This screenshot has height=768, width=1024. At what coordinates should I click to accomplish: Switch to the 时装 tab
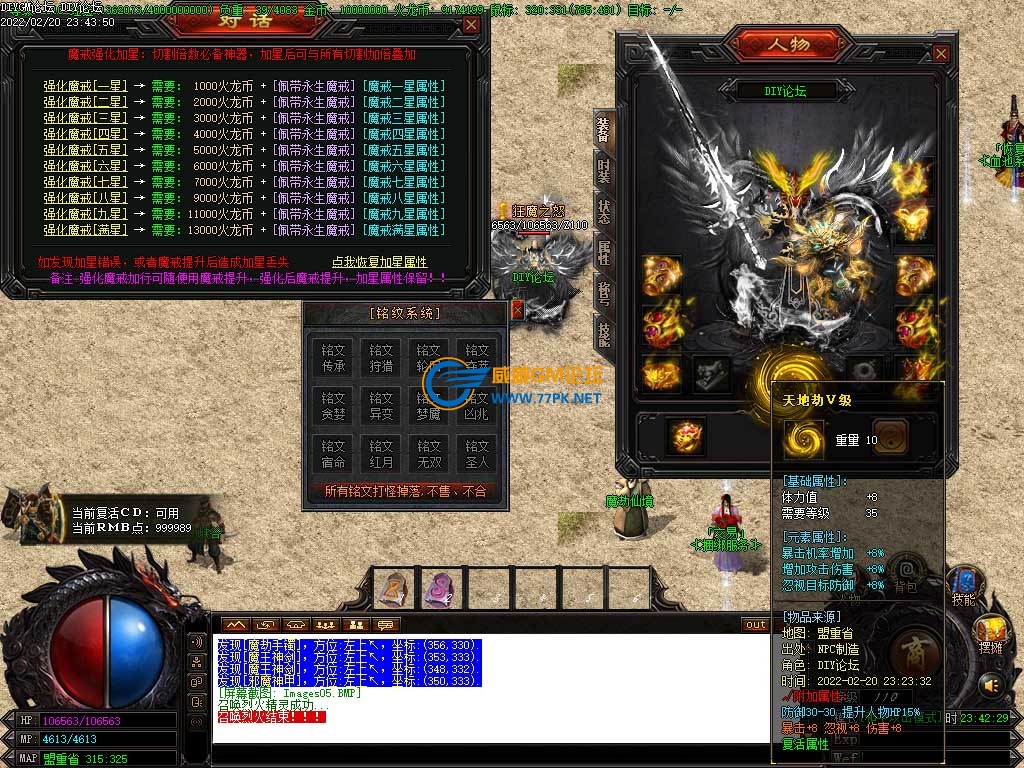click(x=604, y=171)
